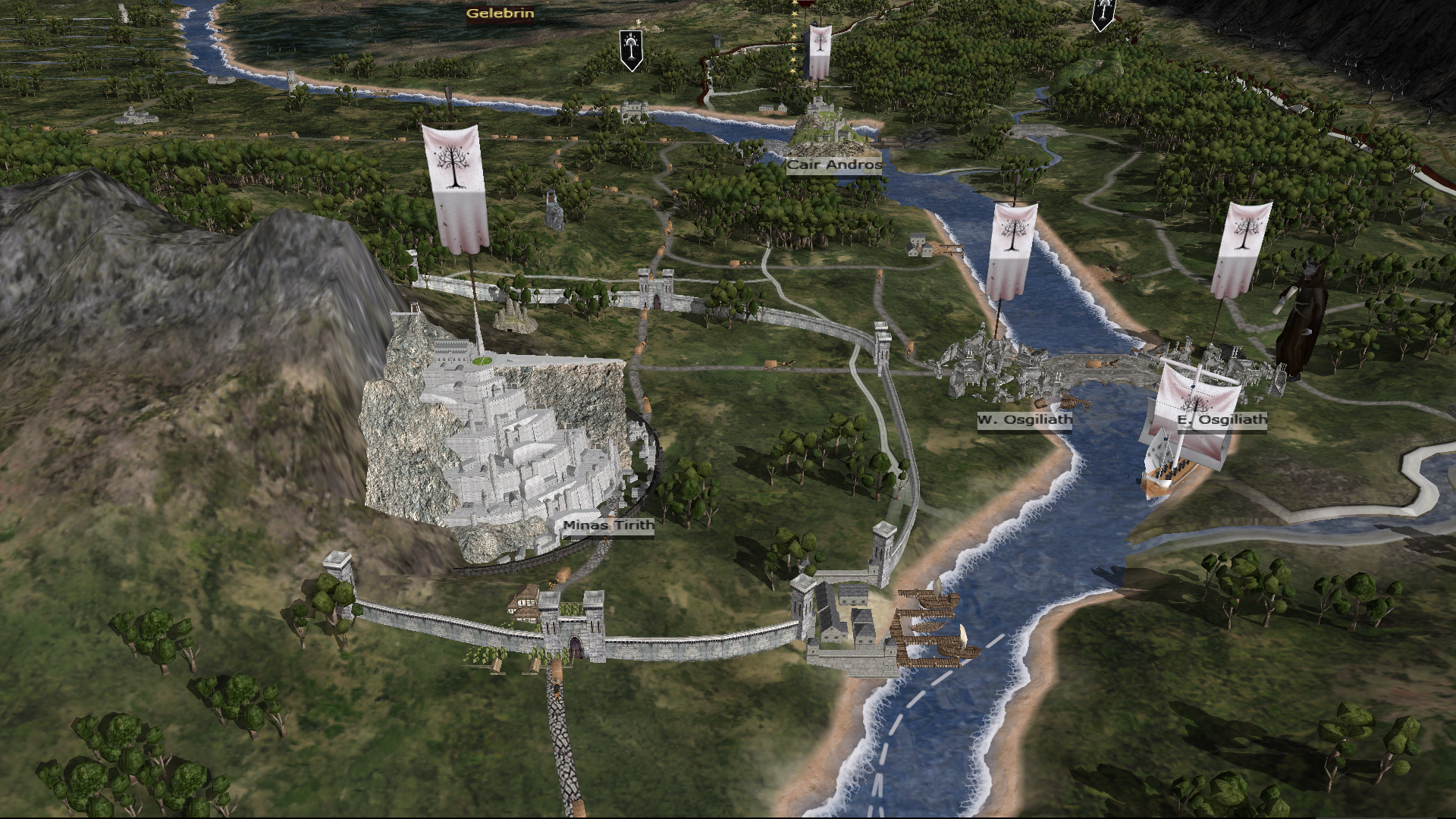This screenshot has height=819, width=1456.
Task: Select the Gelebrin party name label
Action: point(500,14)
